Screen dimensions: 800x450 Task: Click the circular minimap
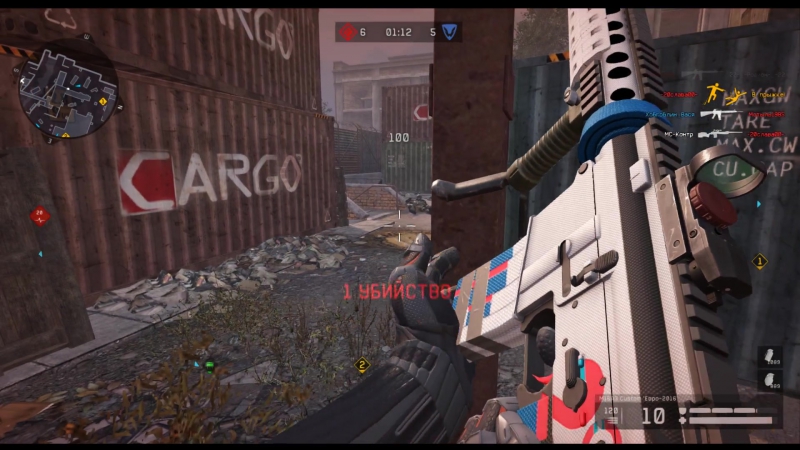pyautogui.click(x=67, y=90)
